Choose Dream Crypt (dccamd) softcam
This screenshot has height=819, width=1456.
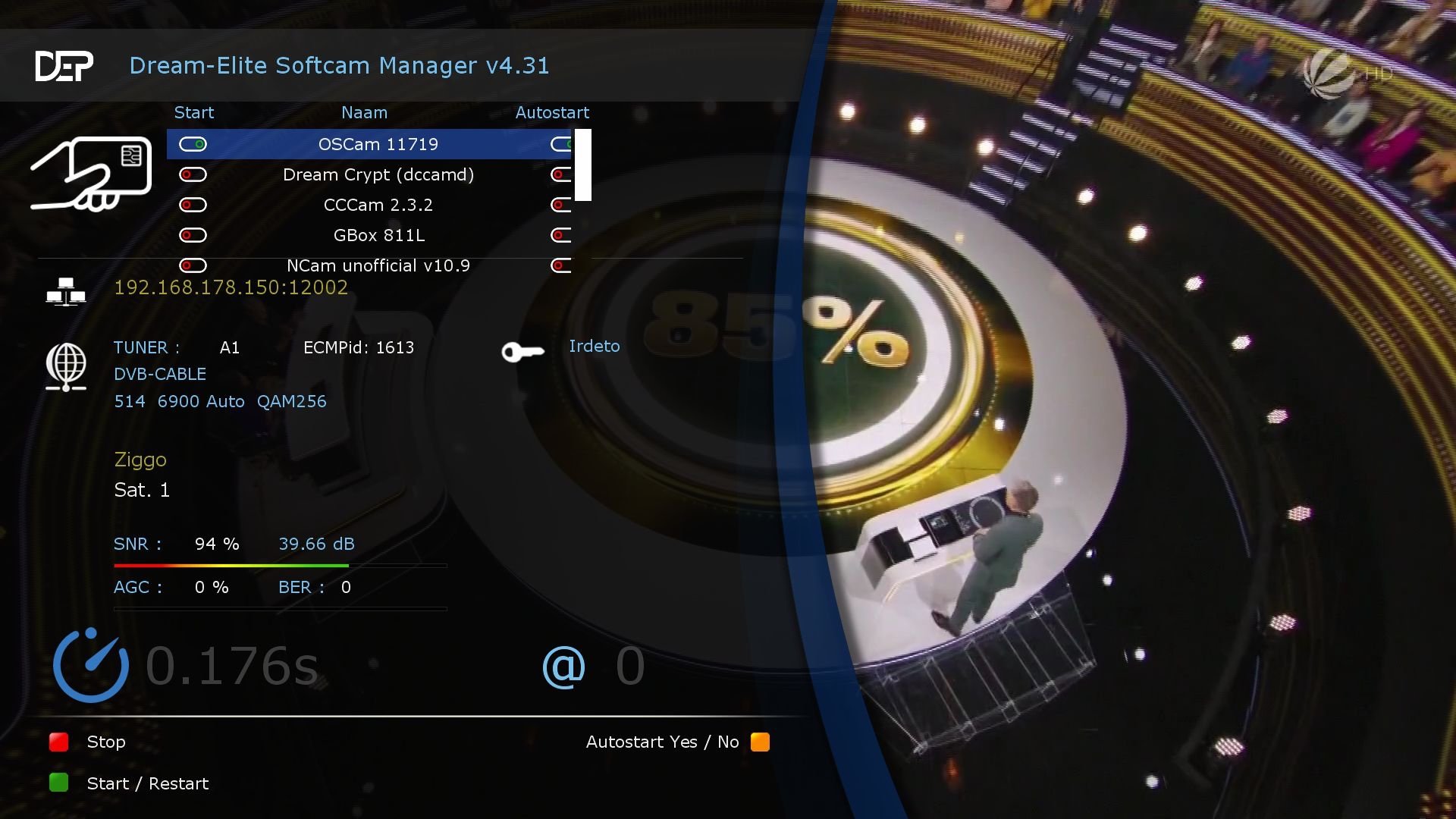pos(378,174)
